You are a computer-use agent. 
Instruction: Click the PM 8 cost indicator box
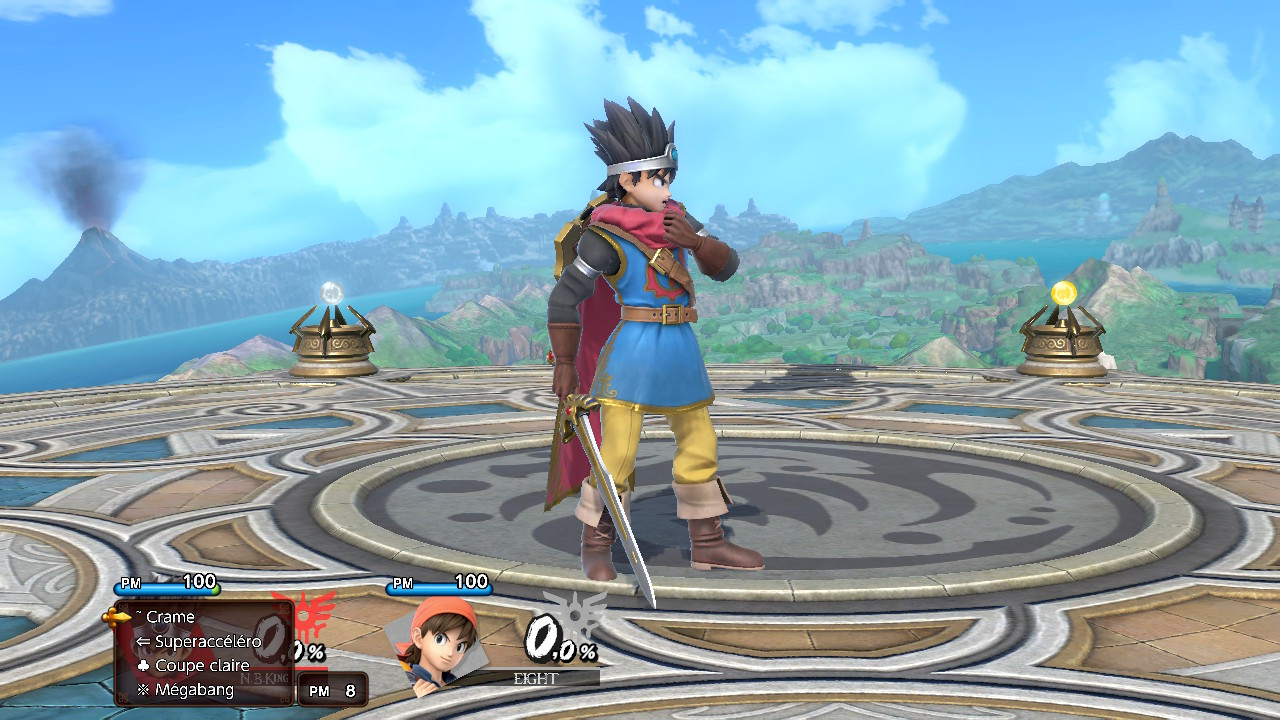click(332, 689)
